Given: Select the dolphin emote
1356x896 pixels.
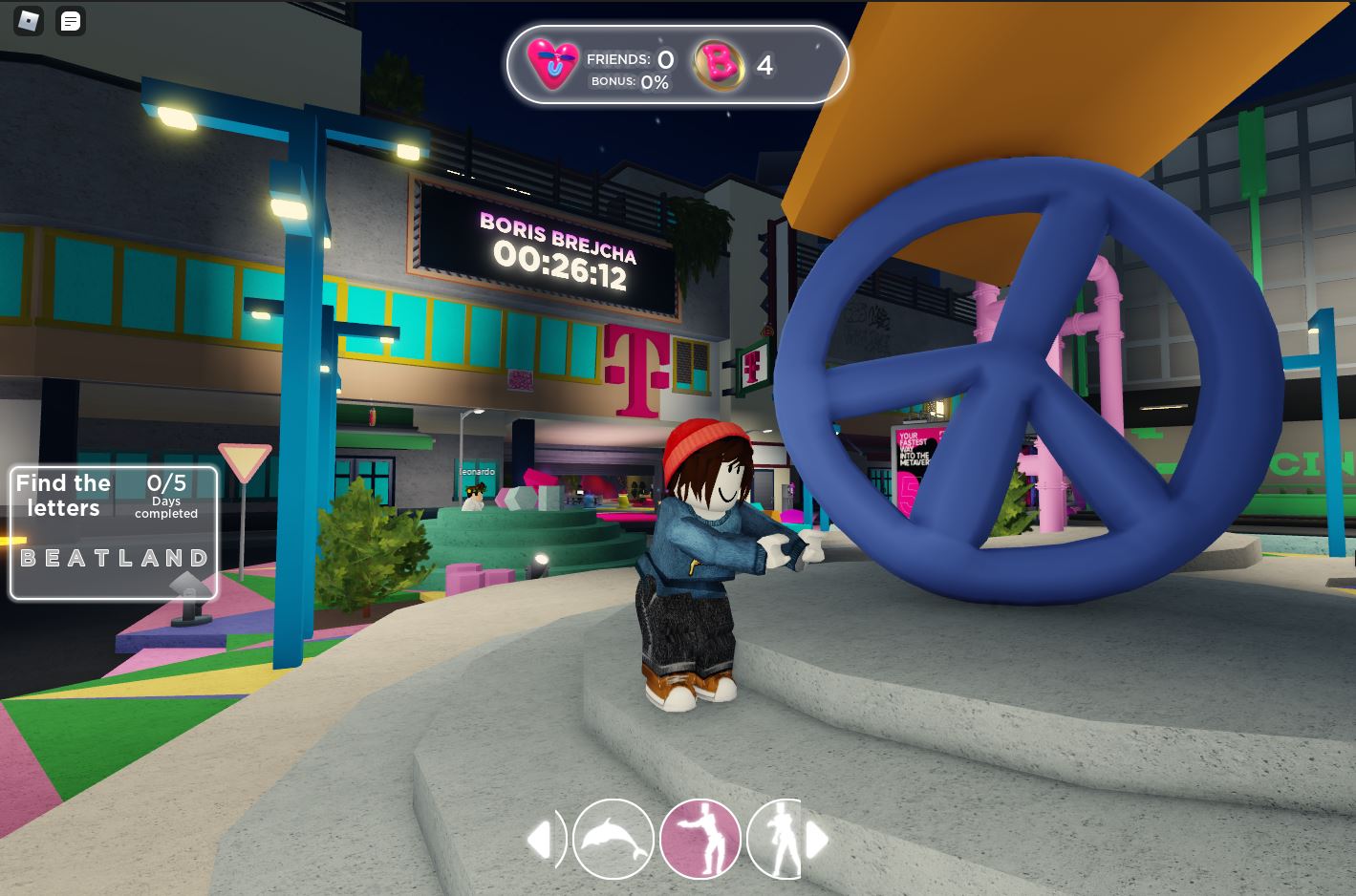Looking at the screenshot, I should (x=613, y=839).
